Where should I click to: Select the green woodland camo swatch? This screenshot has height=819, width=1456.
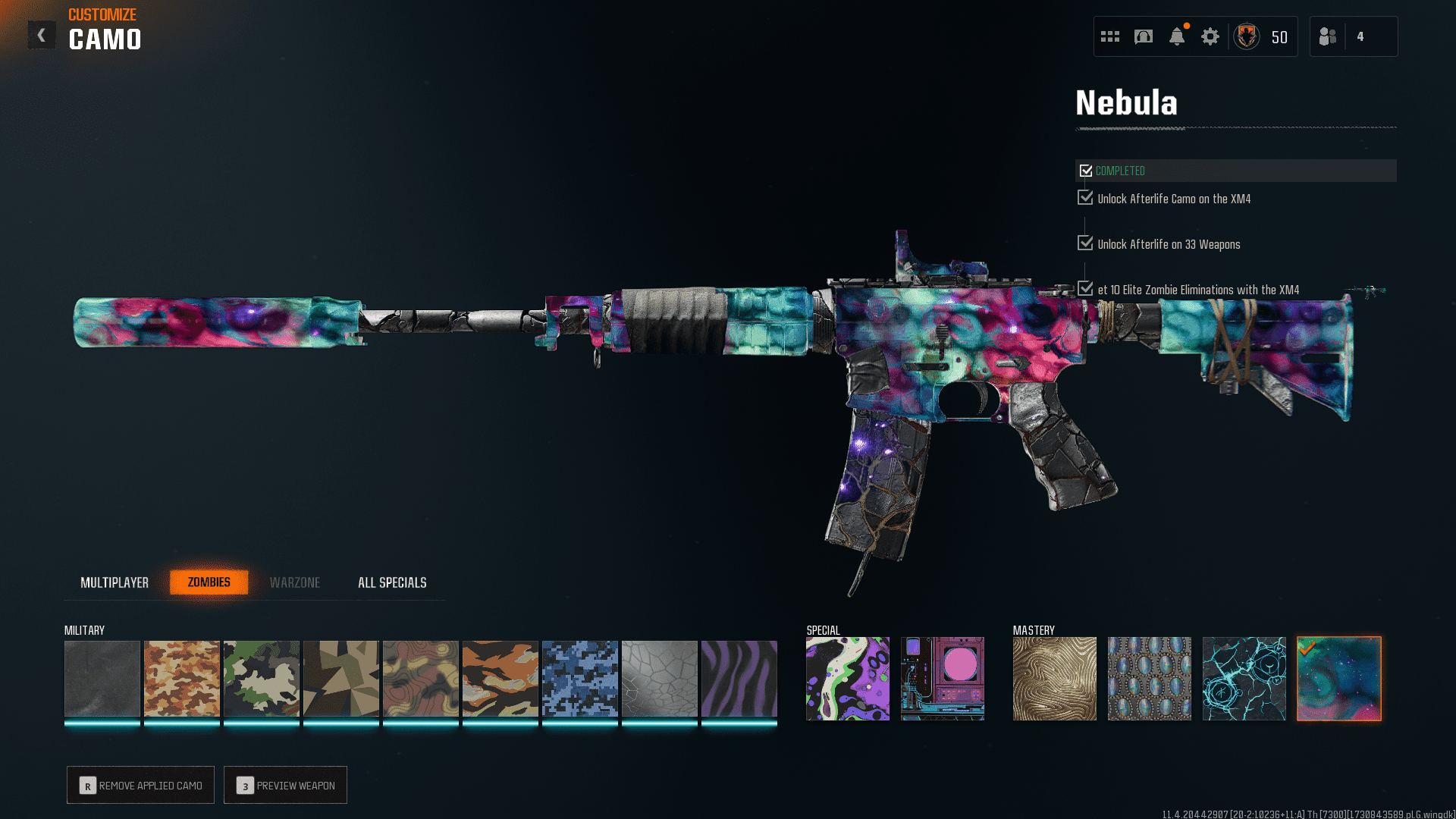262,679
